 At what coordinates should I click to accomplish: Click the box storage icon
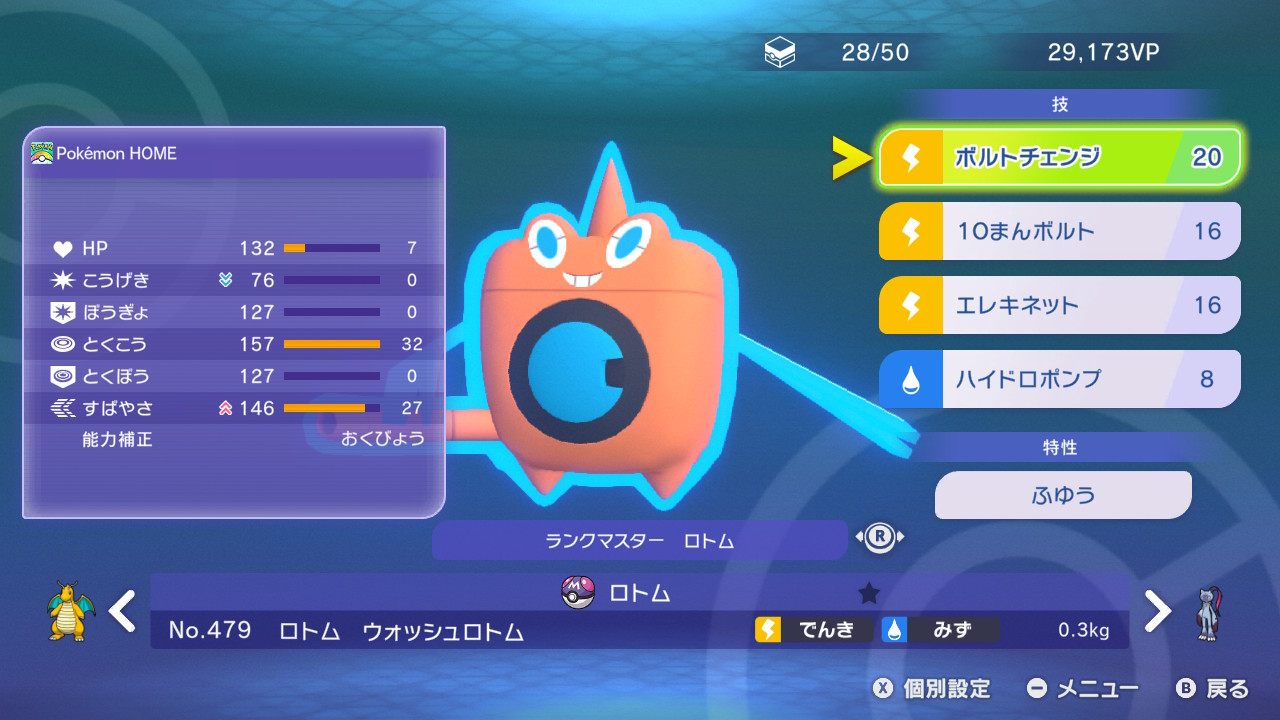pyautogui.click(x=780, y=53)
